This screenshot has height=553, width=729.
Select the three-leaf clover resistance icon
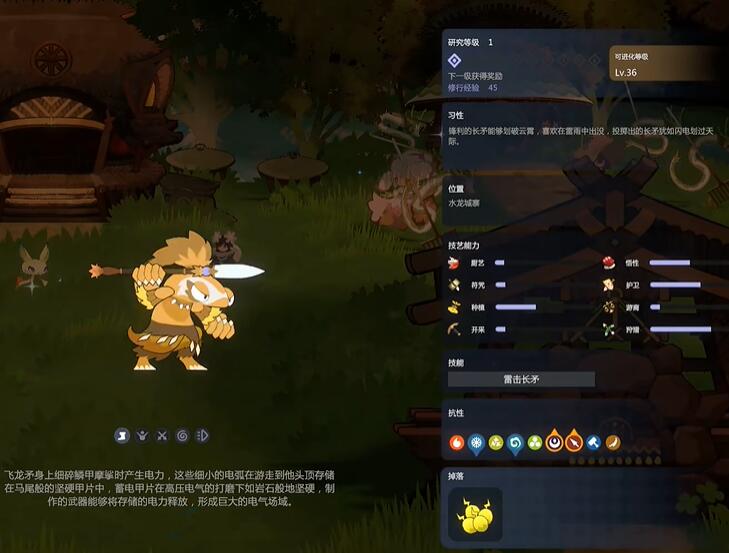[x=534, y=441]
